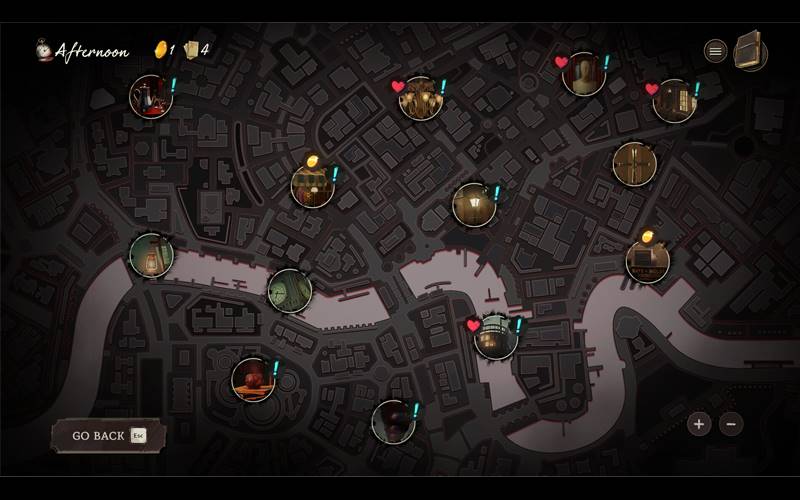
Task: Select the teapot location marker
Action: tap(151, 96)
